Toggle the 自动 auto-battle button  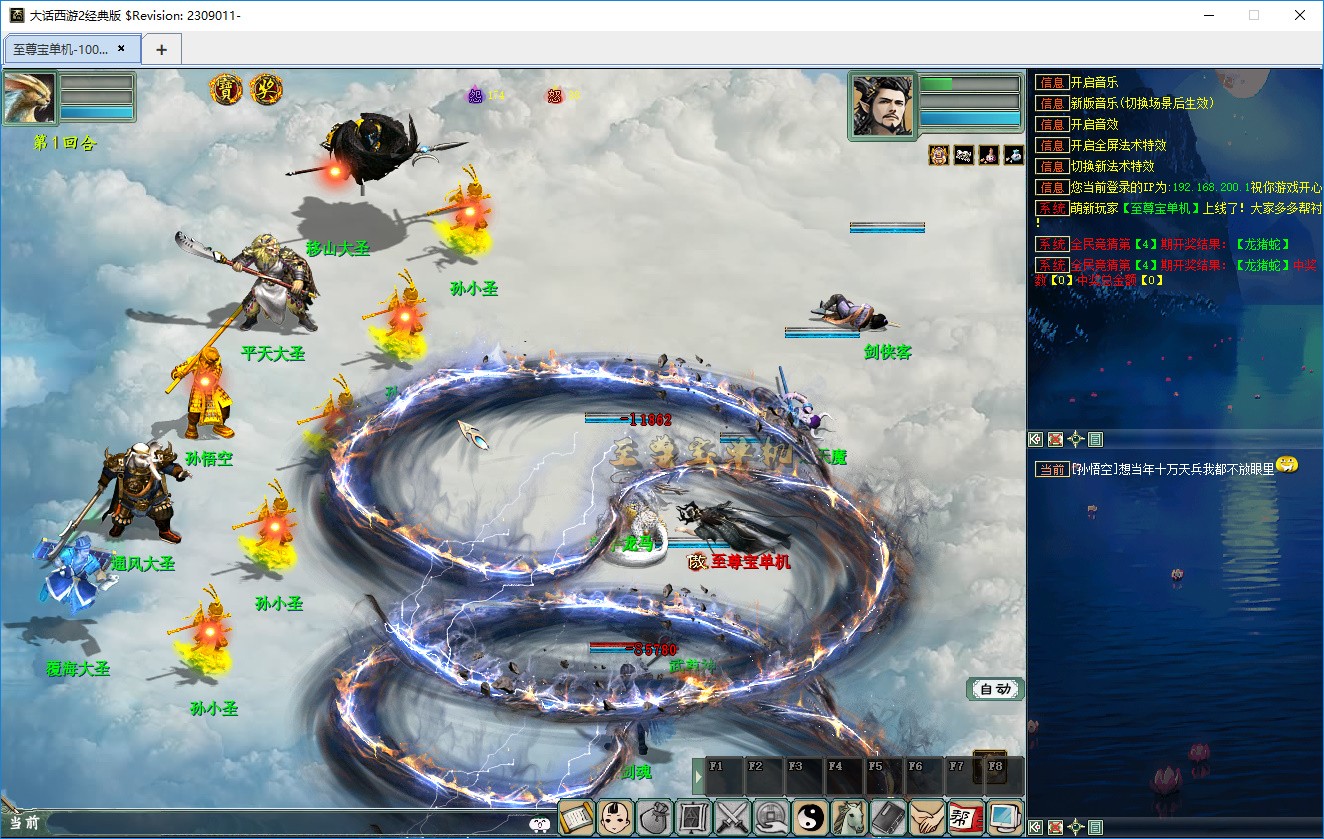[x=995, y=689]
